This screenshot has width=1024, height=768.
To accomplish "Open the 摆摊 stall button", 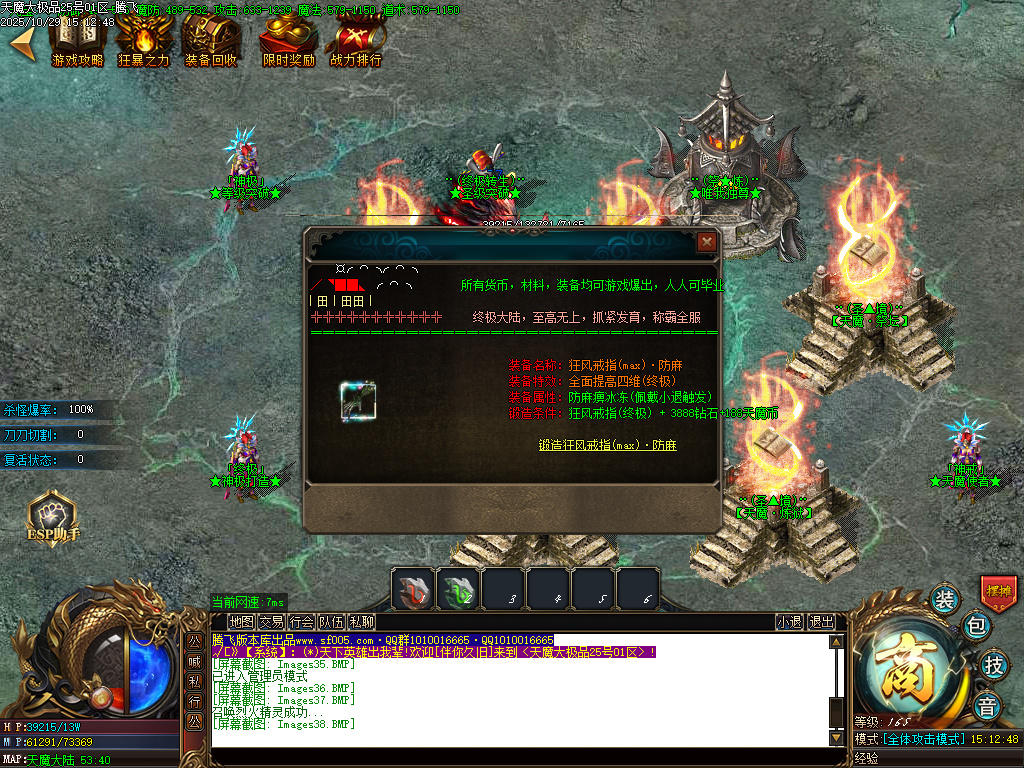I will coord(998,591).
